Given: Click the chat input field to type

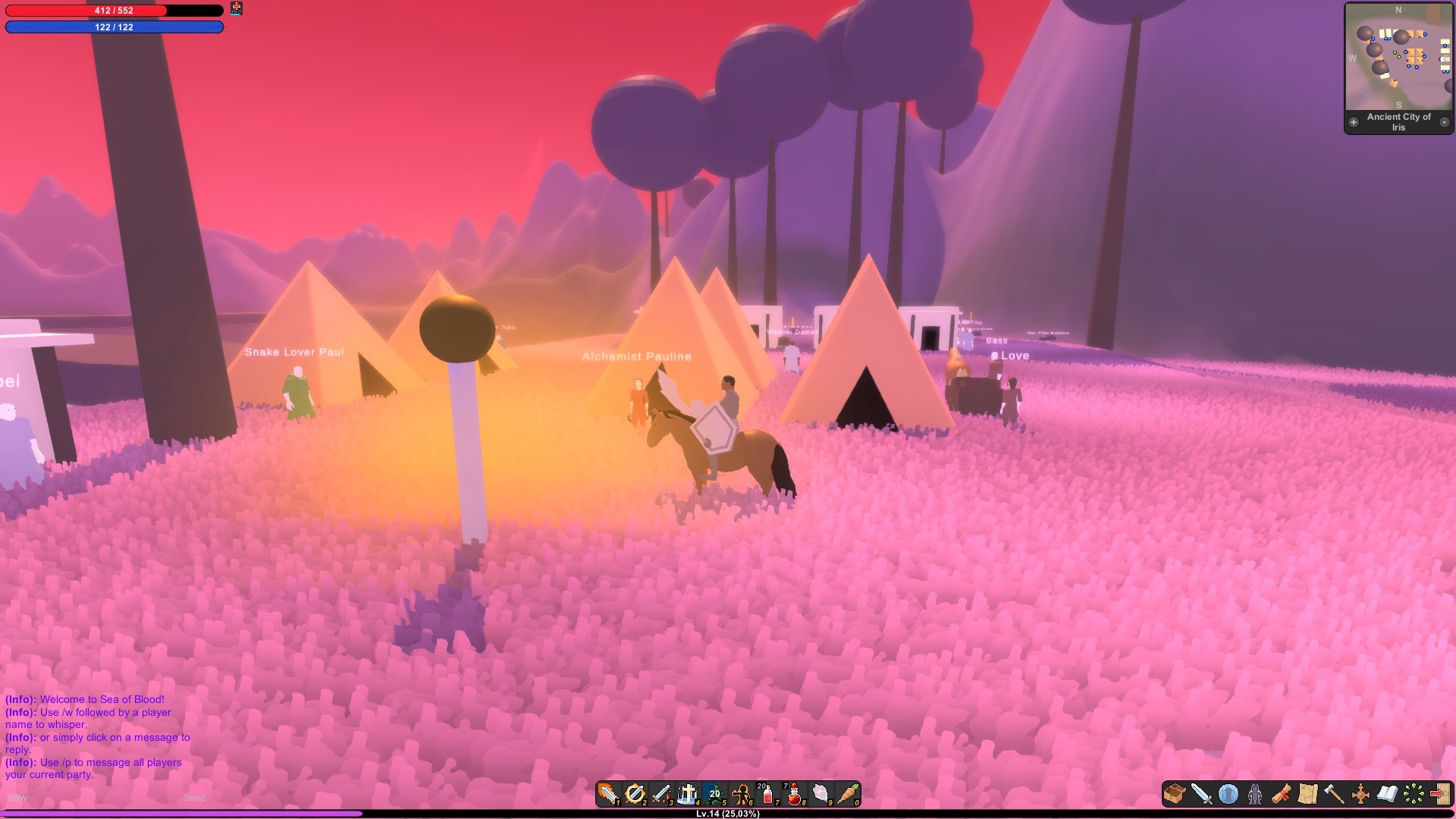Looking at the screenshot, I should (x=76, y=798).
